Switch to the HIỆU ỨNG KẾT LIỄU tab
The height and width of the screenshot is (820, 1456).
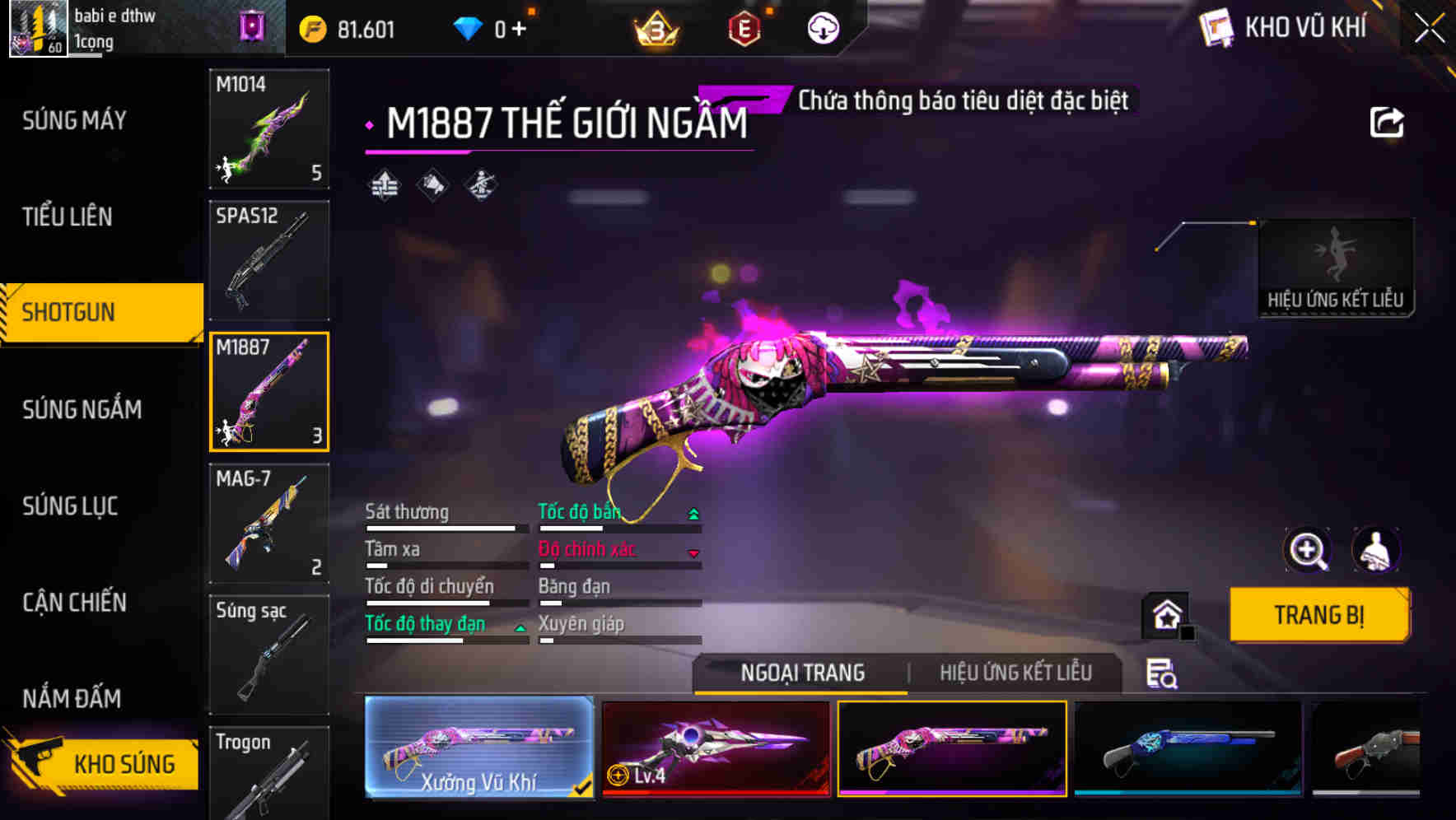[1016, 673]
